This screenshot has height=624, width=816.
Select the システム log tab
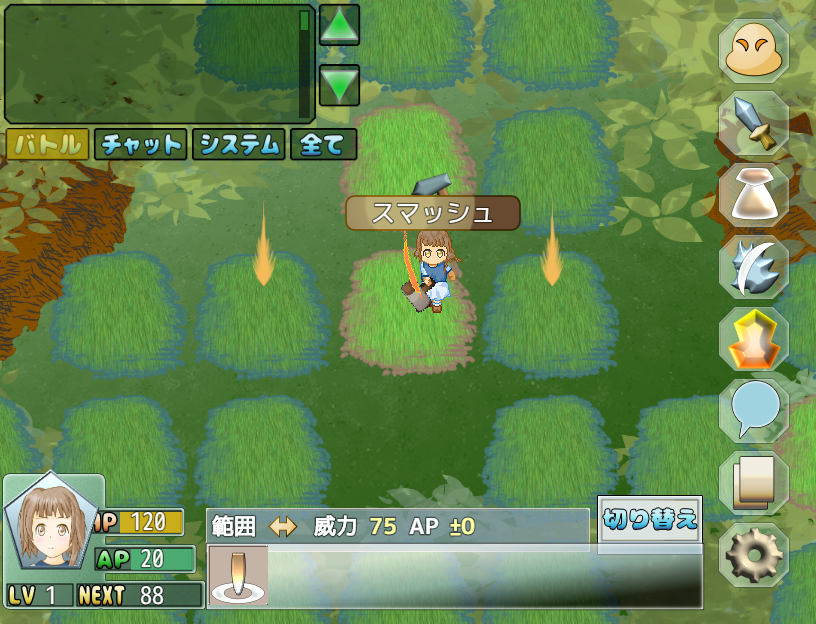[238, 144]
